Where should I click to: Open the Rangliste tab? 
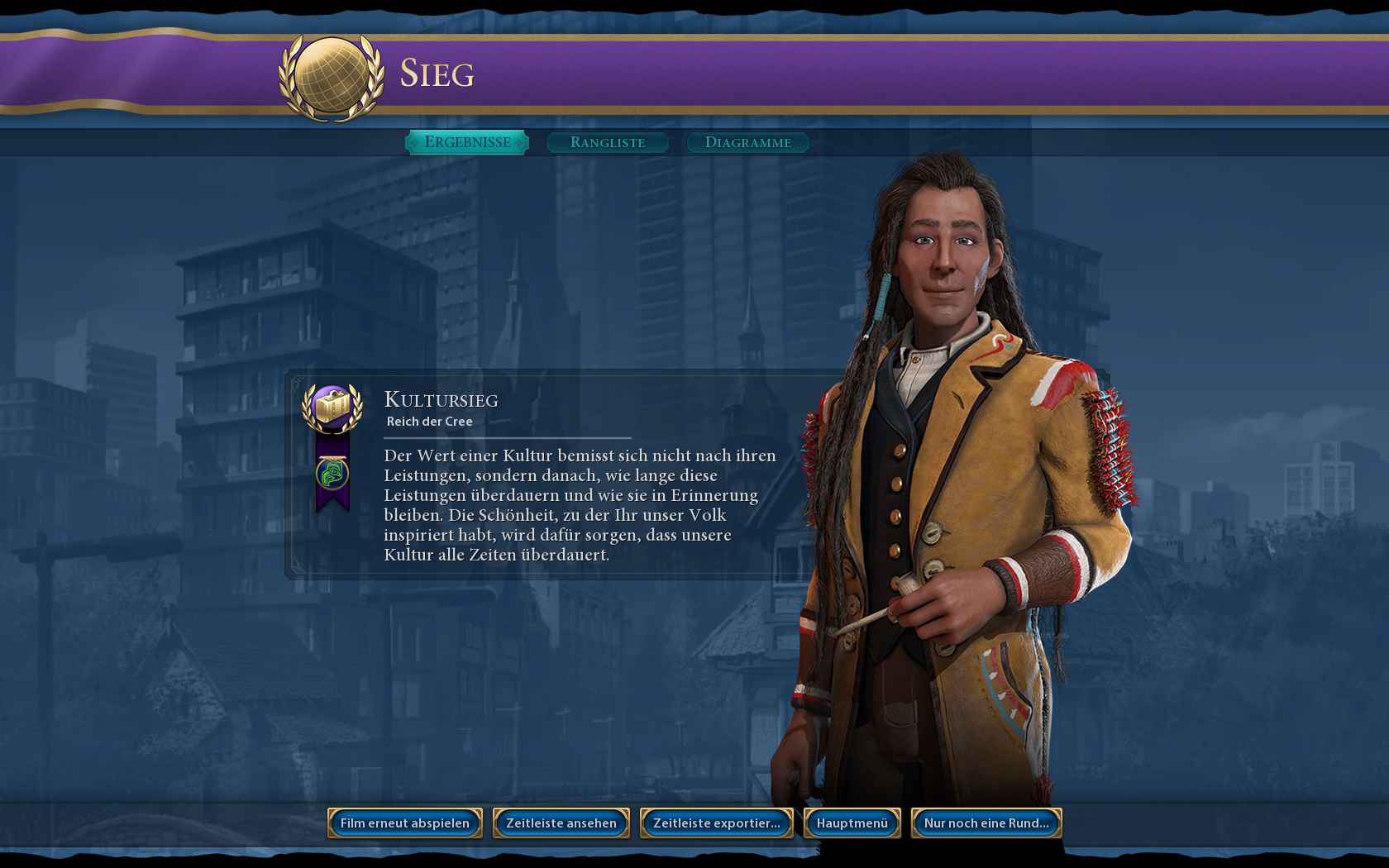[608, 142]
